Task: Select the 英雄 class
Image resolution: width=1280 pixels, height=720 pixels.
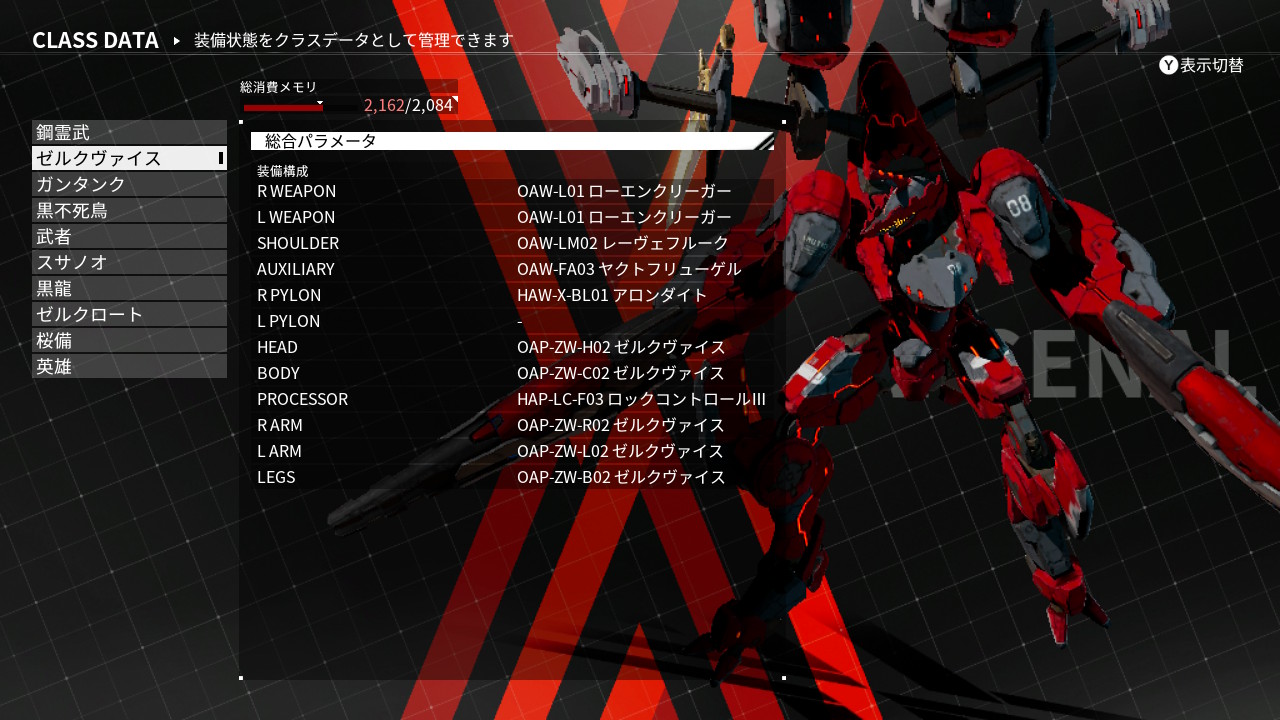Action: pos(129,365)
